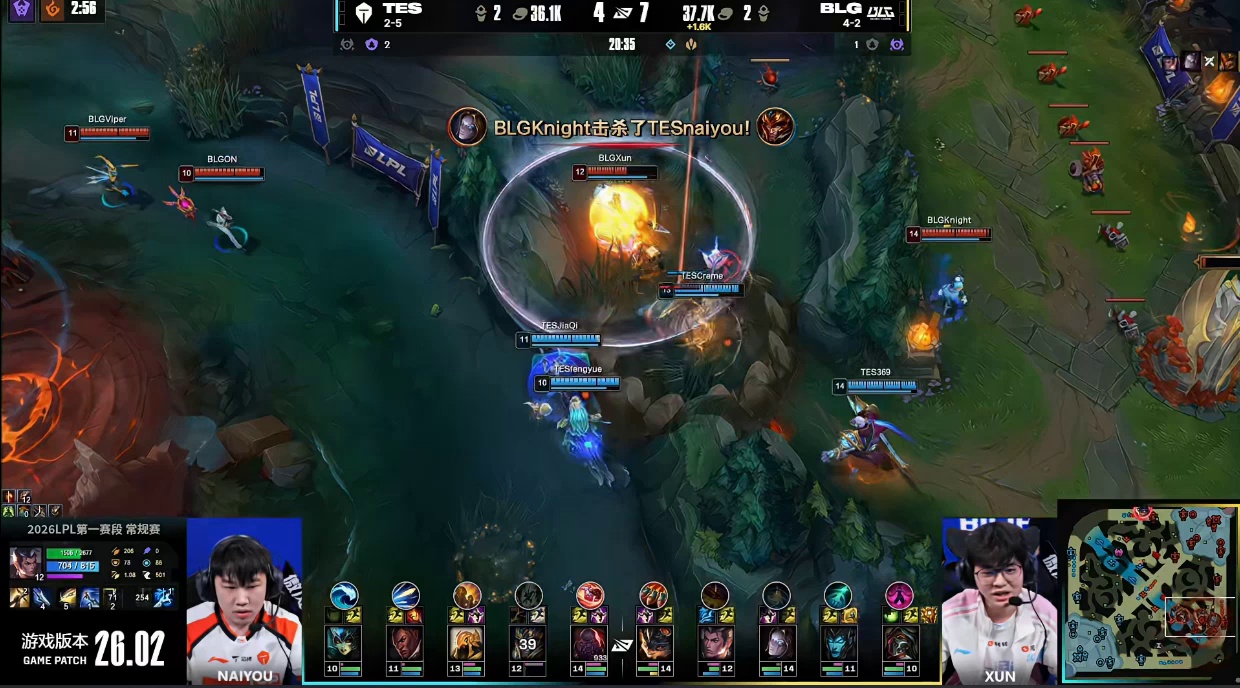This screenshot has width=1240, height=688.
Task: Click the red claw-marks ultimate icon
Action: point(653,596)
